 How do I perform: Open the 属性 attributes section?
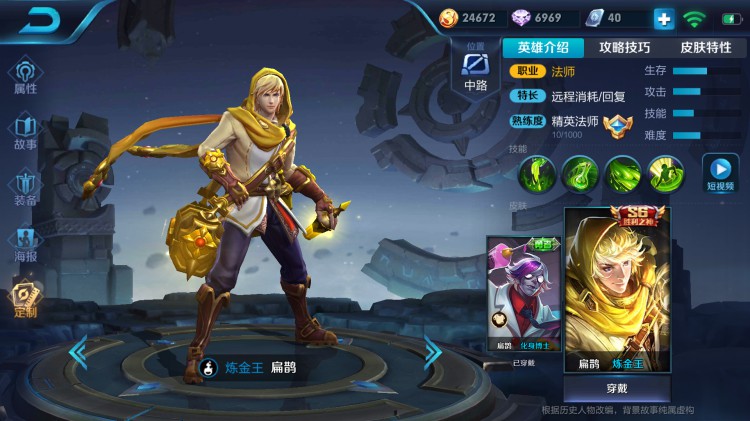[25, 76]
